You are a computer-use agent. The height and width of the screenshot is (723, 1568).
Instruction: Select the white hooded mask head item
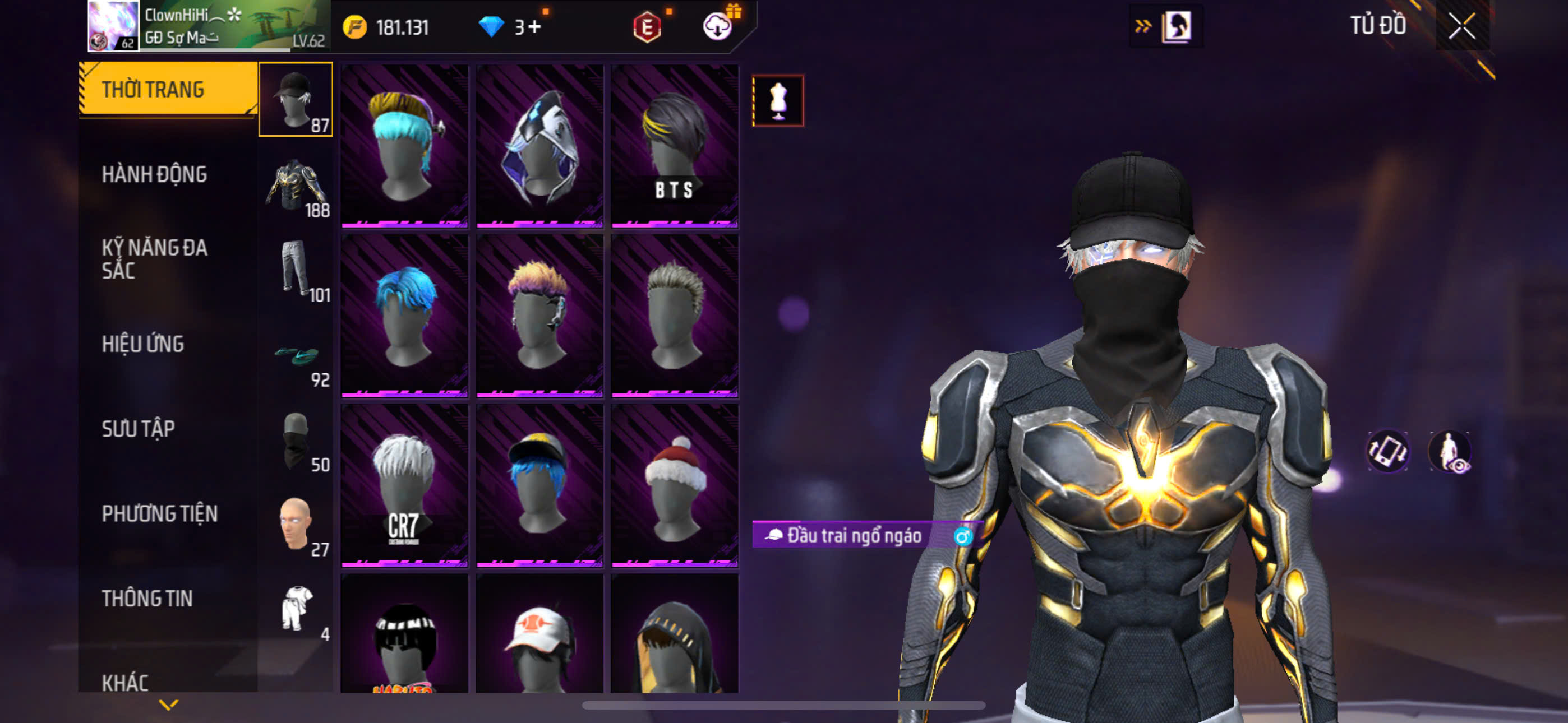[x=539, y=146]
